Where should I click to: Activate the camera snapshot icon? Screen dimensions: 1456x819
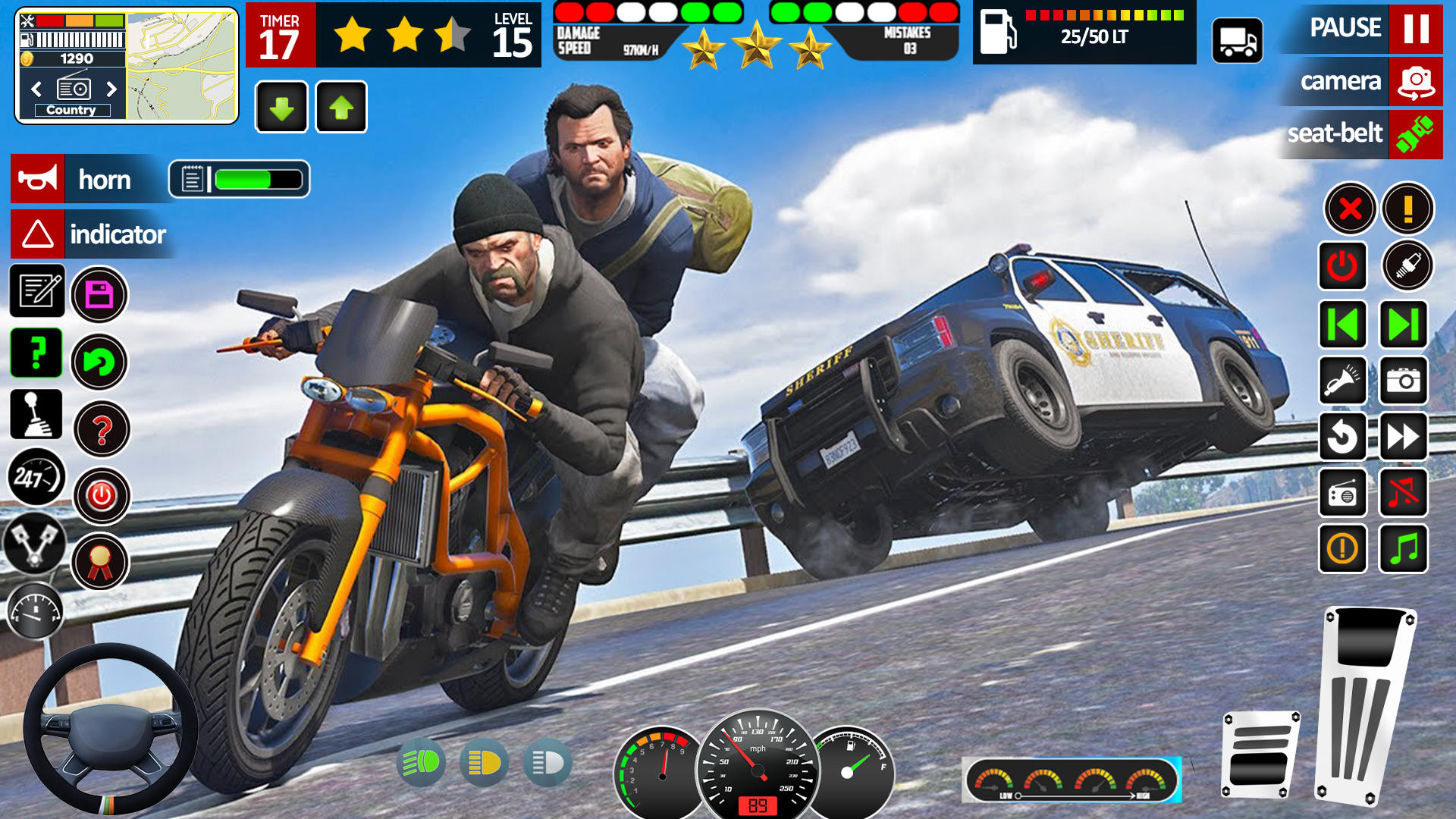click(1402, 381)
